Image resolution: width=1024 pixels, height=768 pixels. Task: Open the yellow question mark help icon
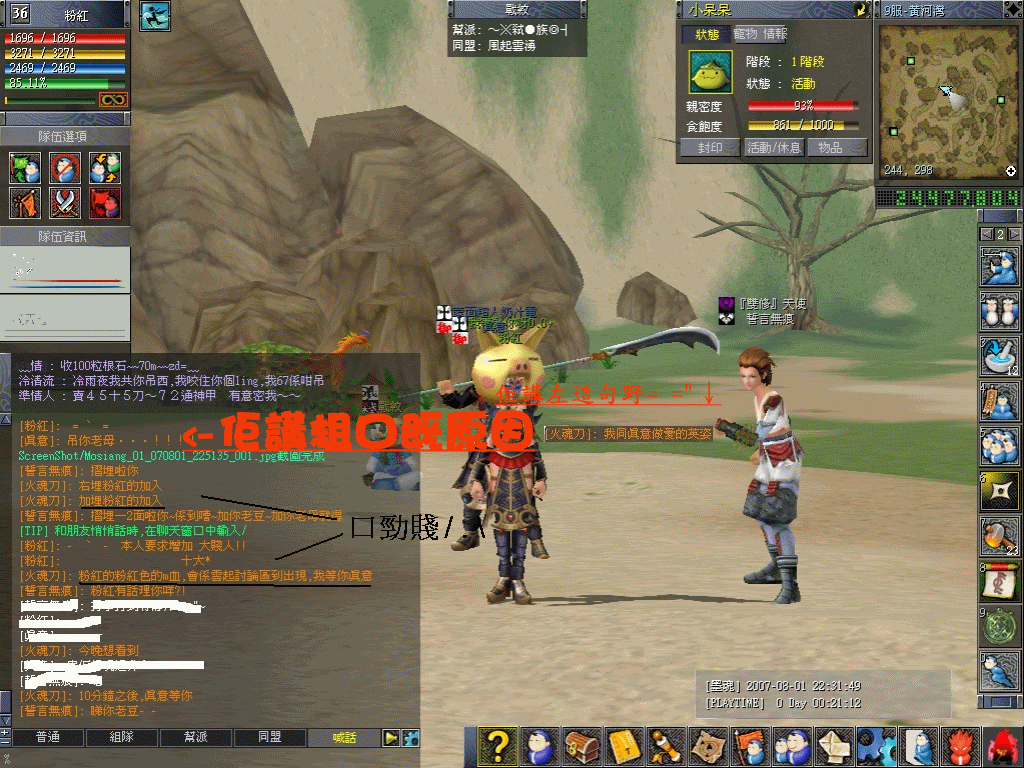(497, 746)
